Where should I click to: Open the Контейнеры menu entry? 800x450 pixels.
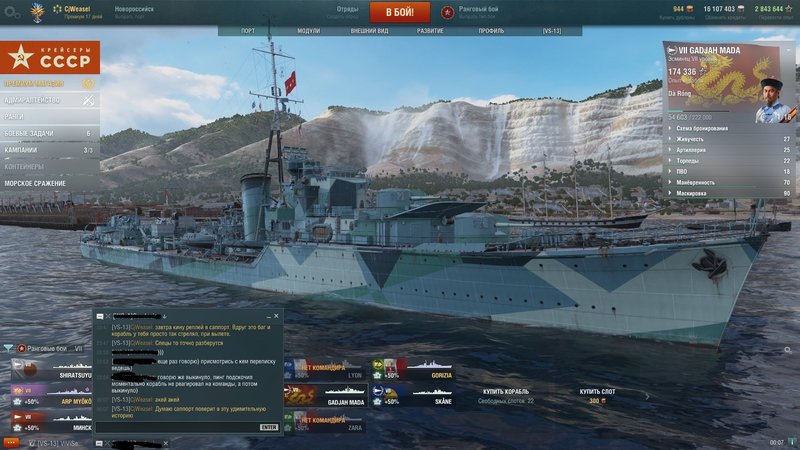click(x=40, y=166)
